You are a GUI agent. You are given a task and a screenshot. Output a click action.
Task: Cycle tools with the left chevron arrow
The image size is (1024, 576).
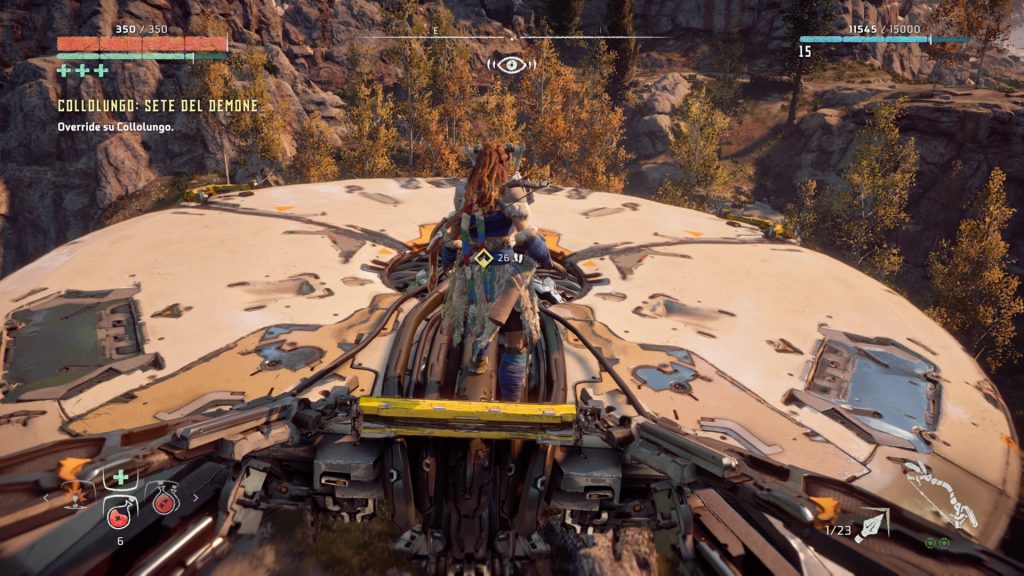coord(46,497)
